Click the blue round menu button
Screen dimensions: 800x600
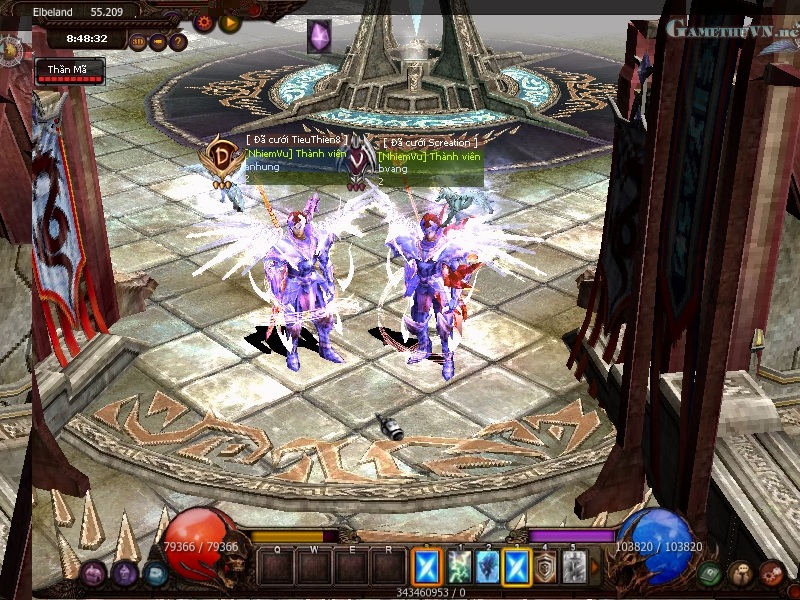click(155, 574)
